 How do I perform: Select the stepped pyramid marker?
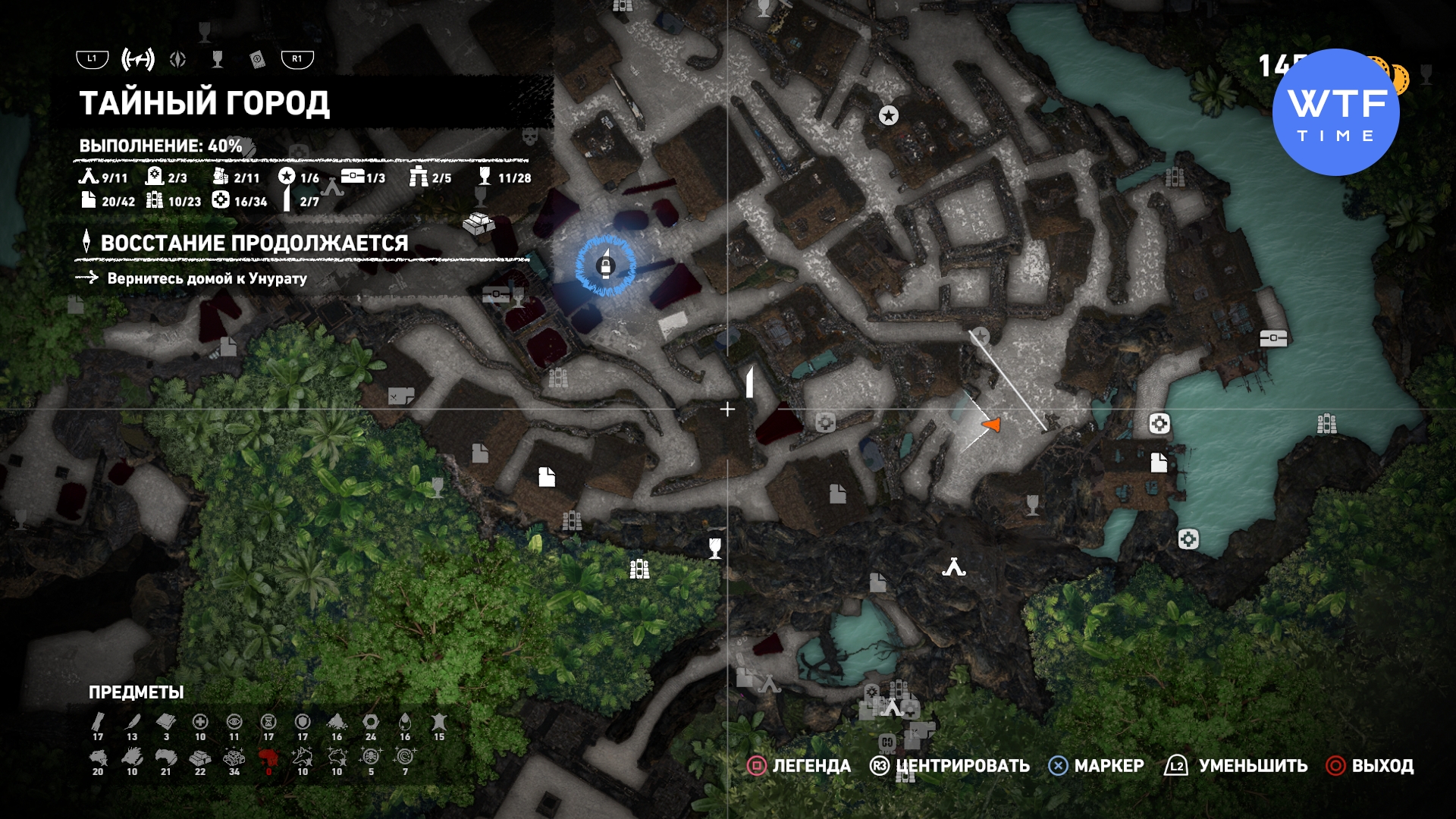point(479,223)
